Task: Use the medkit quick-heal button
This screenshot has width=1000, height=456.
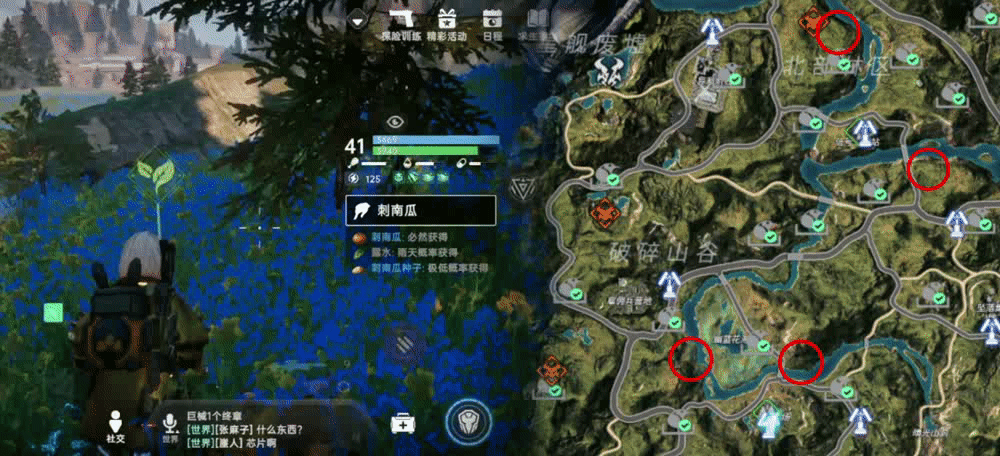Action: 403,423
